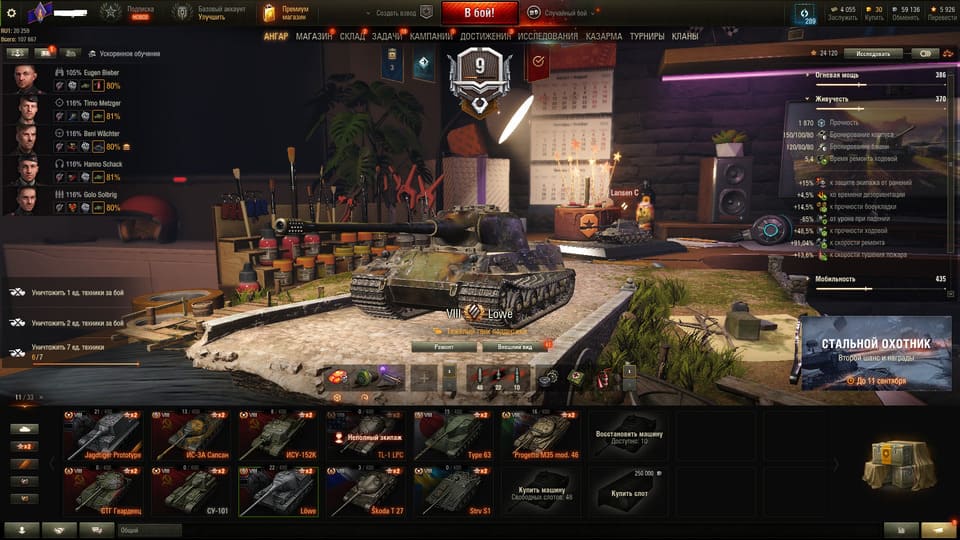This screenshot has height=540, width=960.
Task: Click the Исследовать button
Action: point(873,53)
